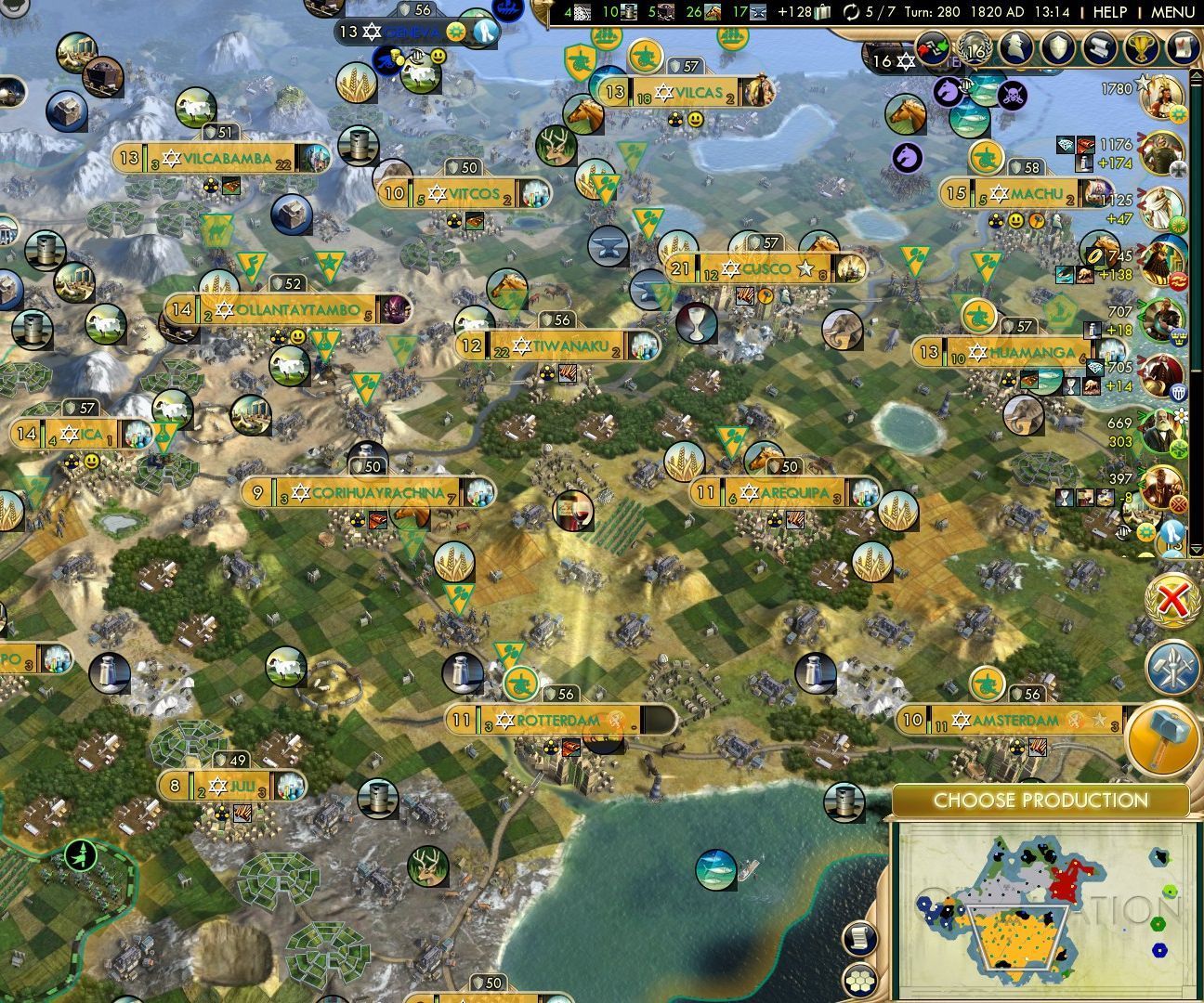Screen dimensions: 1204x1003
Task: Open the trade routes overview with arrows
Action: point(935,47)
